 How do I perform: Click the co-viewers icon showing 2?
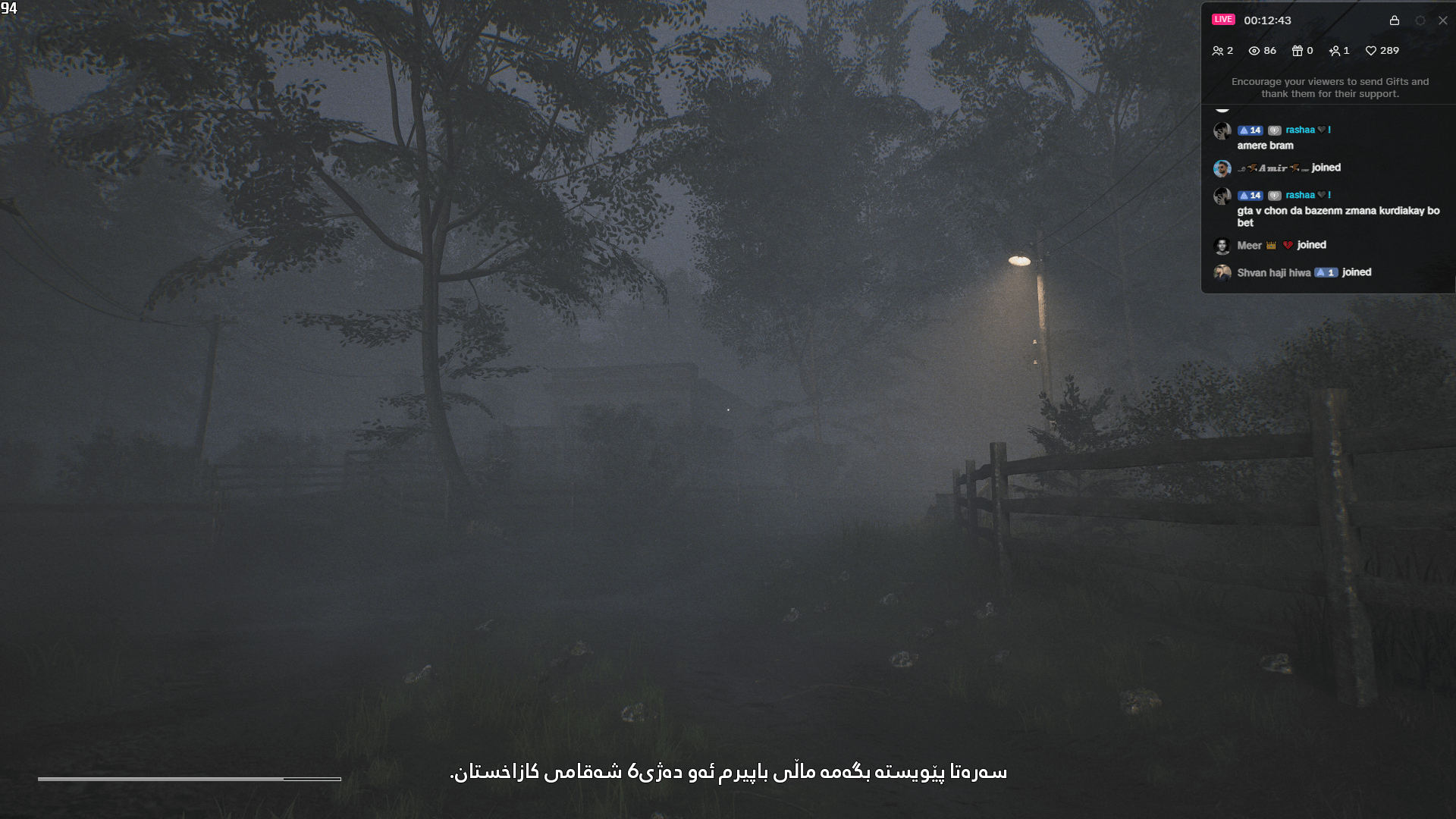coord(1219,51)
